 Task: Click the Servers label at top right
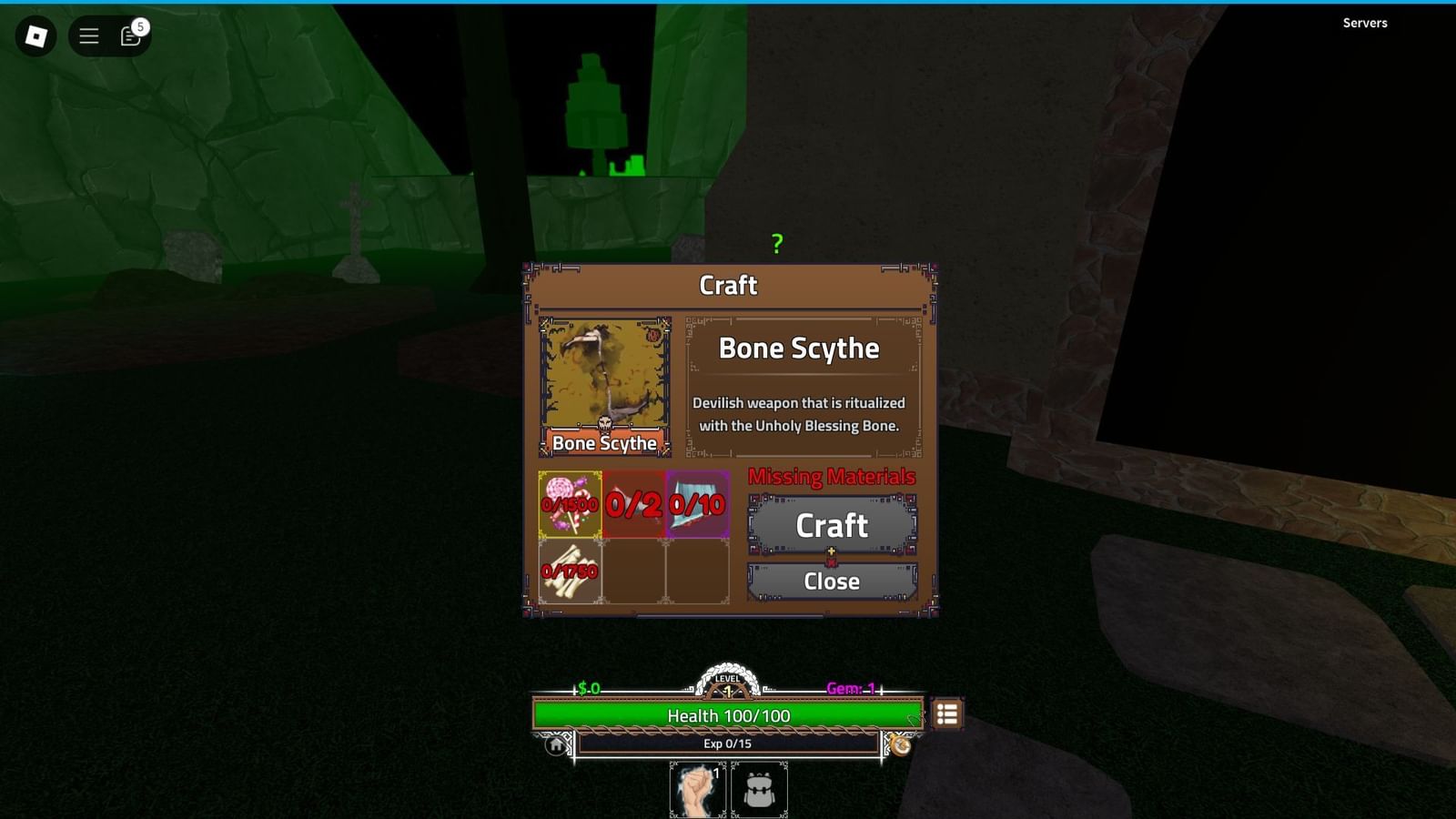point(1364,23)
